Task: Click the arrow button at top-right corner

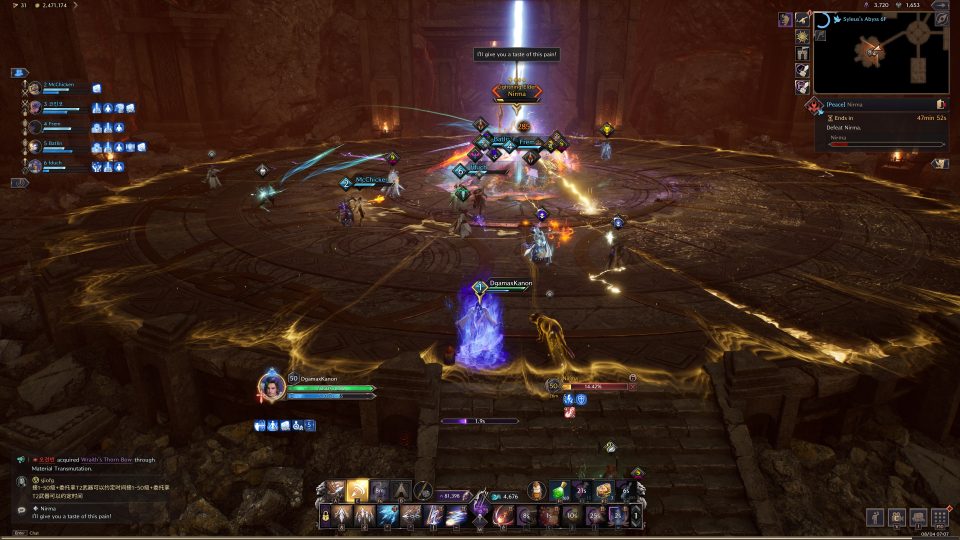Action: (940, 5)
